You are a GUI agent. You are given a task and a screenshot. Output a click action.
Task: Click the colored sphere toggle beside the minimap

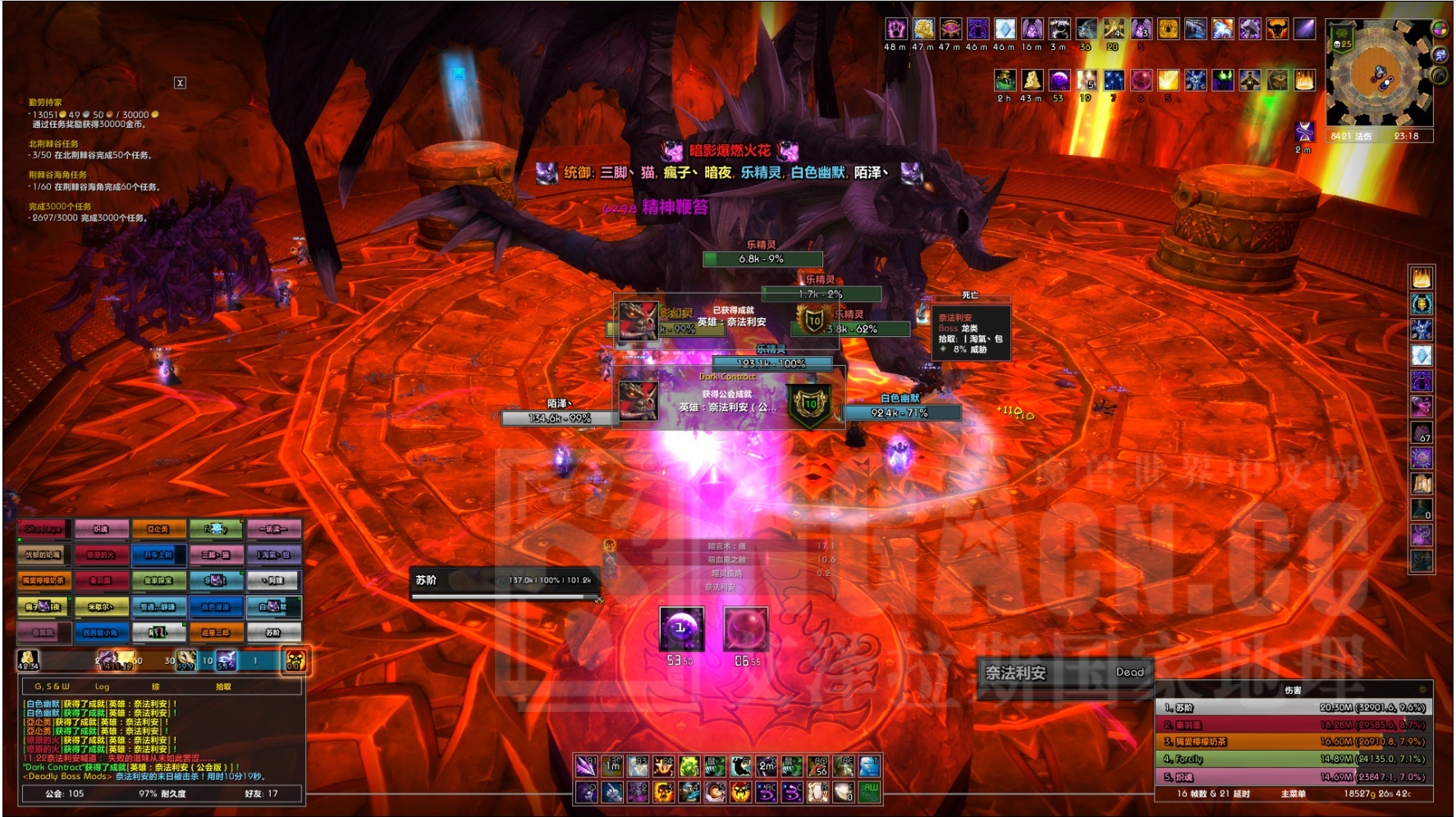pyautogui.click(x=1439, y=29)
